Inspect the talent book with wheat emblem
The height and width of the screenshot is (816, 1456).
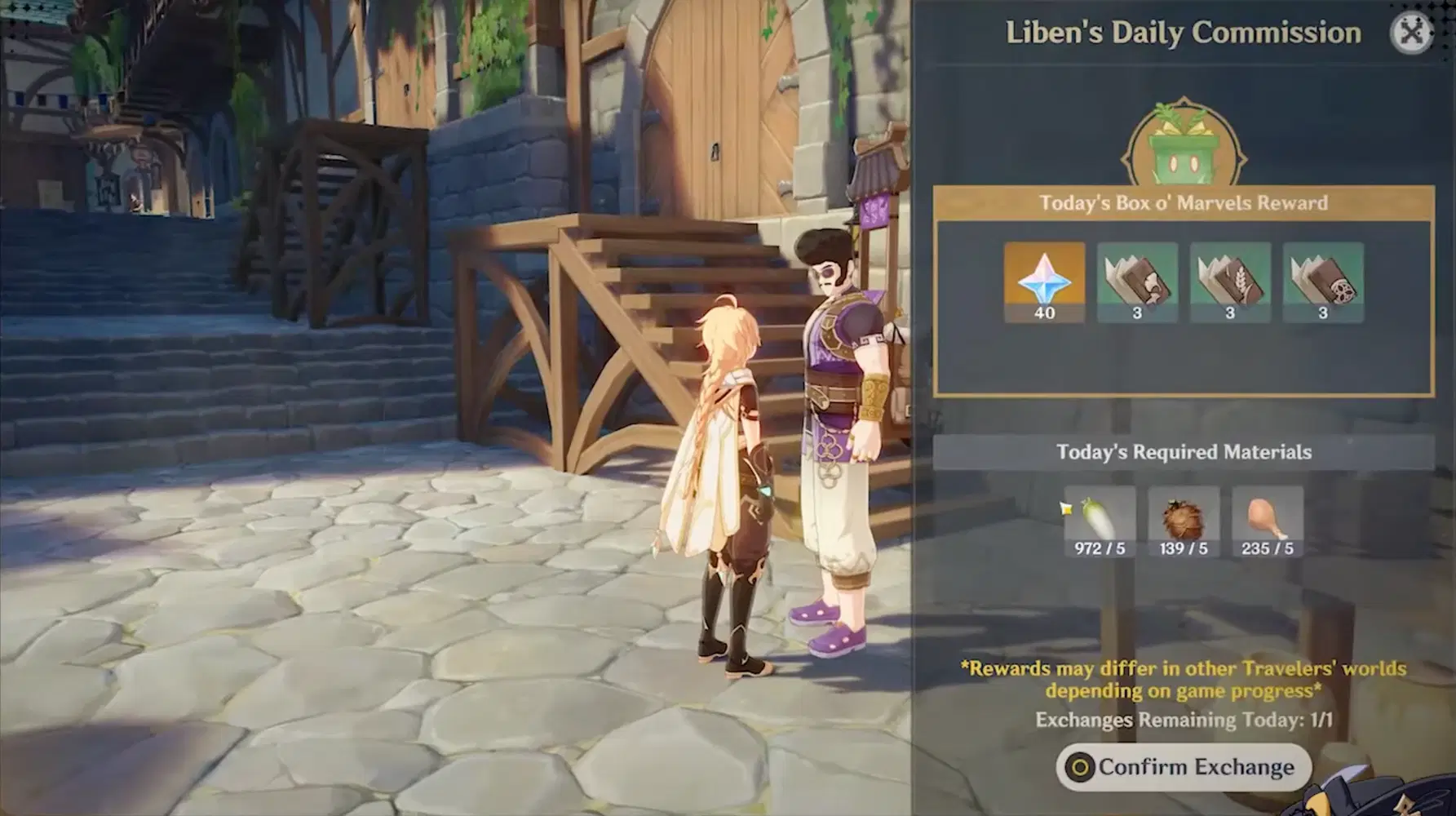pos(1230,282)
